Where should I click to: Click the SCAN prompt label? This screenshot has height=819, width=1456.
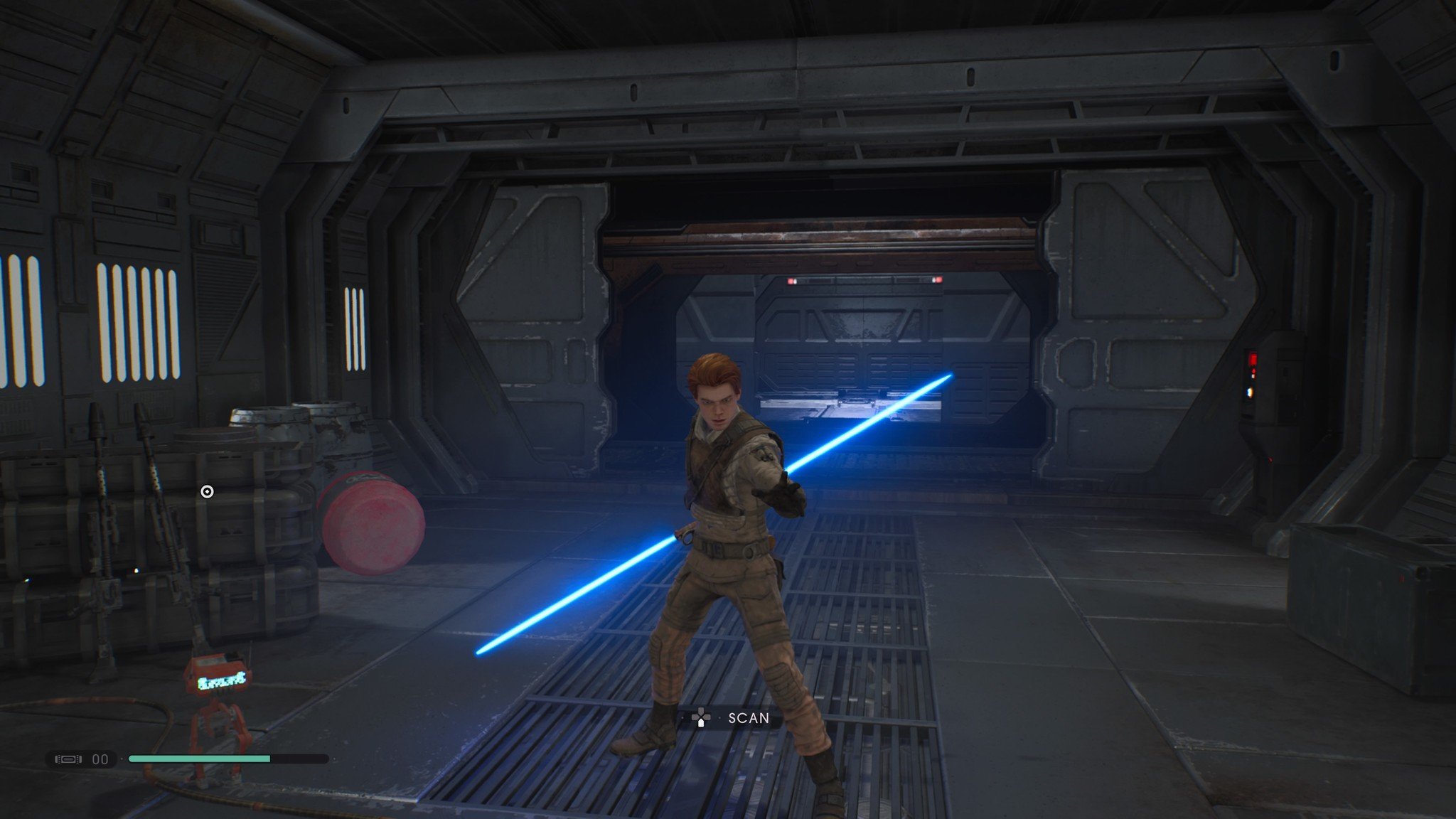point(749,717)
